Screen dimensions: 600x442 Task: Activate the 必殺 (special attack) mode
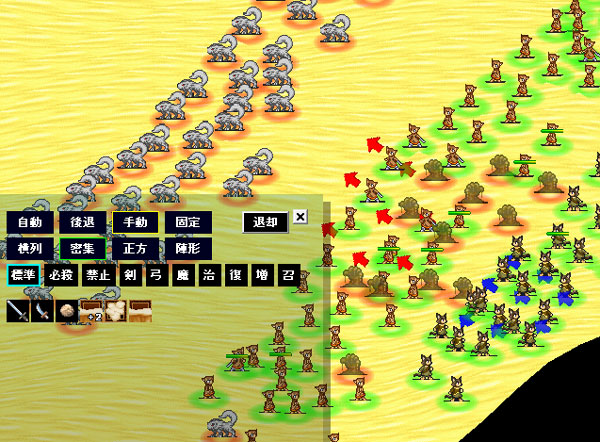pos(62,274)
